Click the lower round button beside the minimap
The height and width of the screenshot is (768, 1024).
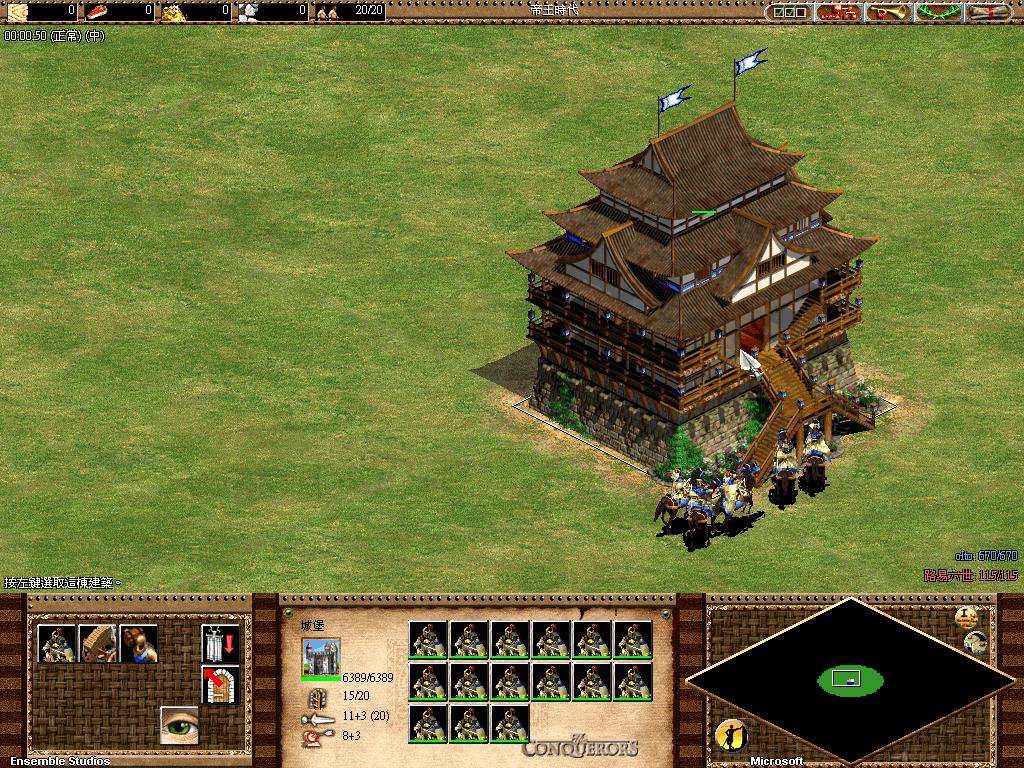click(975, 643)
